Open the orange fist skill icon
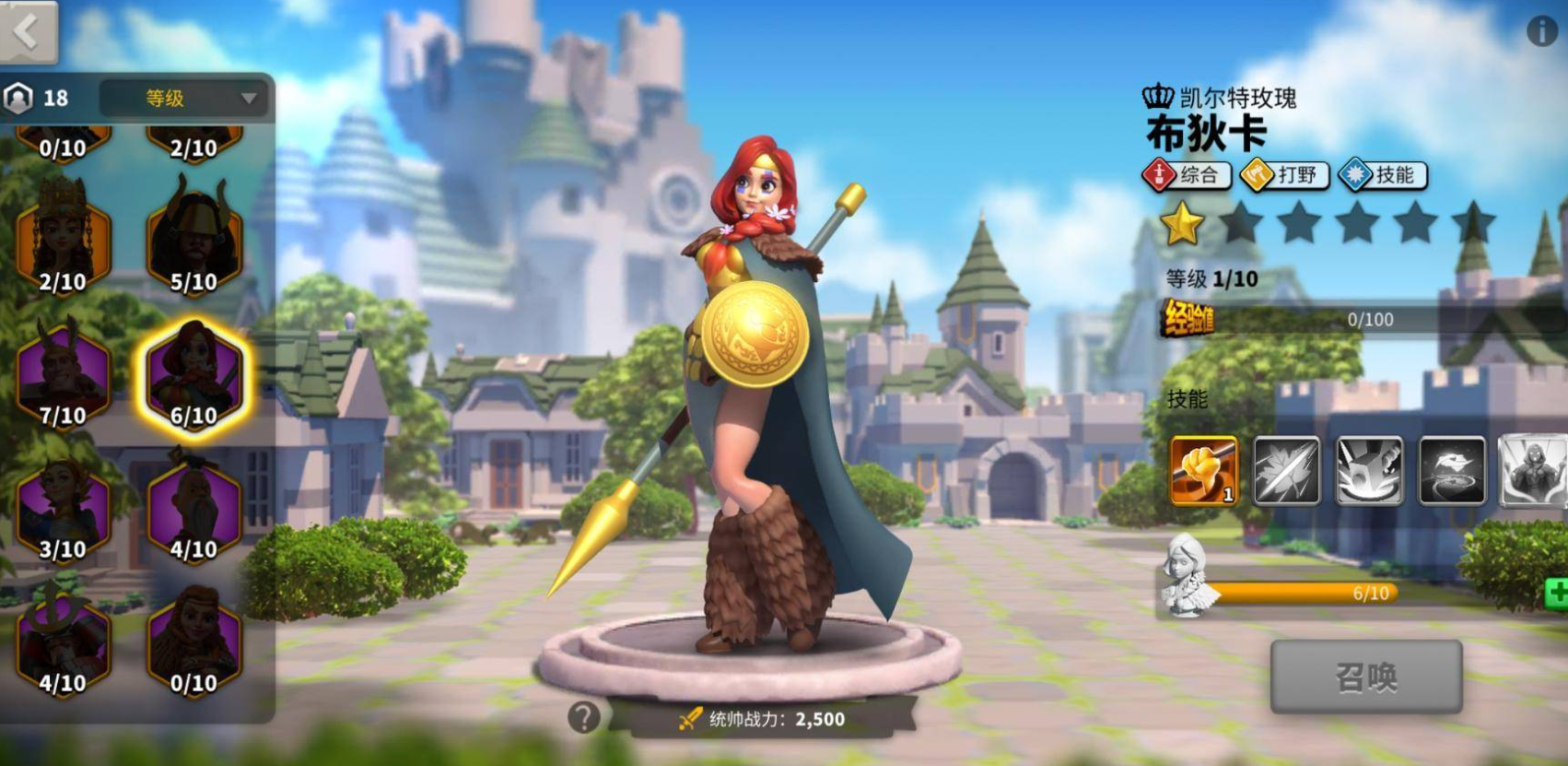 point(1203,471)
